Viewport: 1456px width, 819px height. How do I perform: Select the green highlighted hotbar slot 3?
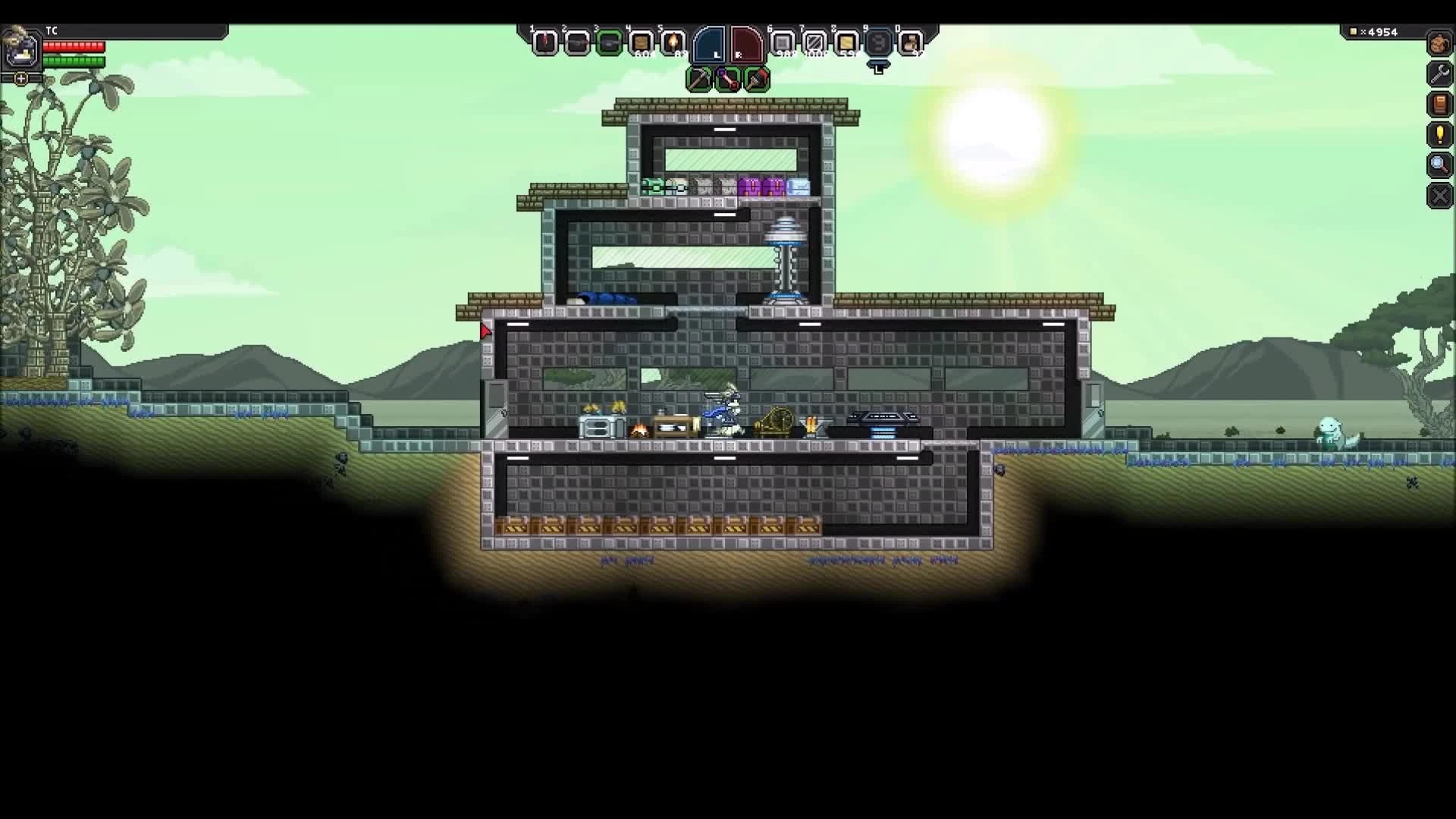pos(610,43)
